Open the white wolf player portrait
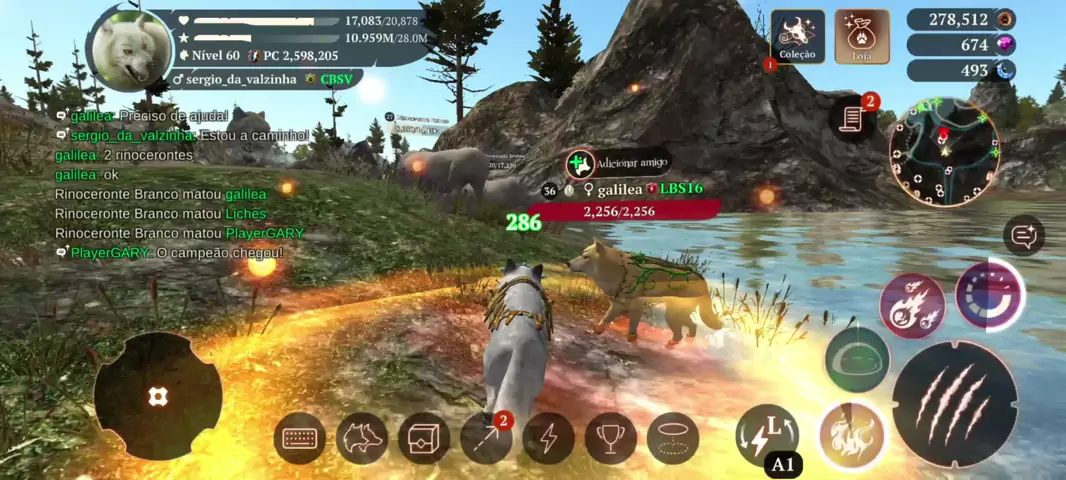The width and height of the screenshot is (1066, 480). (129, 49)
